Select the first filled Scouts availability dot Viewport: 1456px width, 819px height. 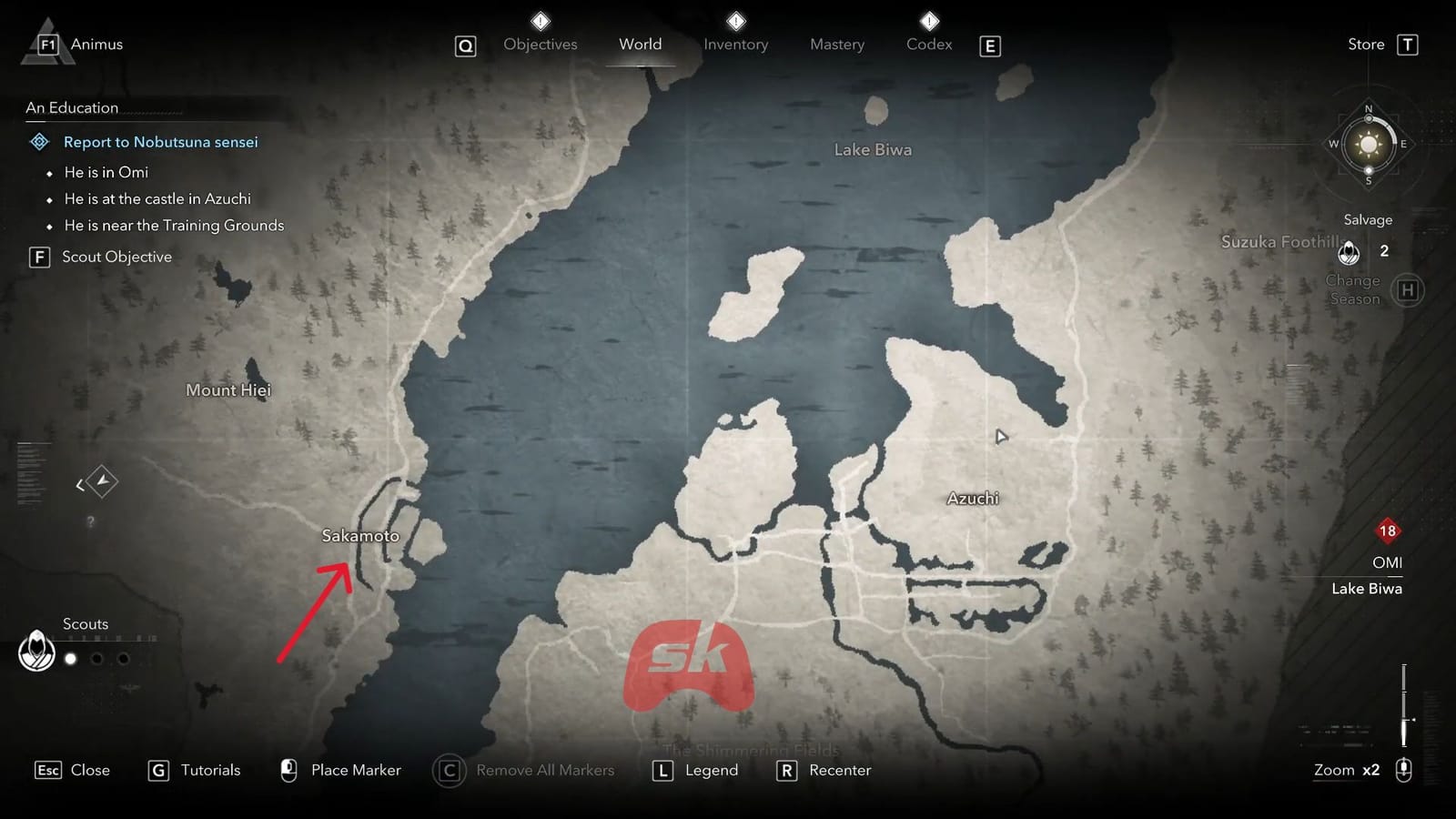click(x=70, y=659)
